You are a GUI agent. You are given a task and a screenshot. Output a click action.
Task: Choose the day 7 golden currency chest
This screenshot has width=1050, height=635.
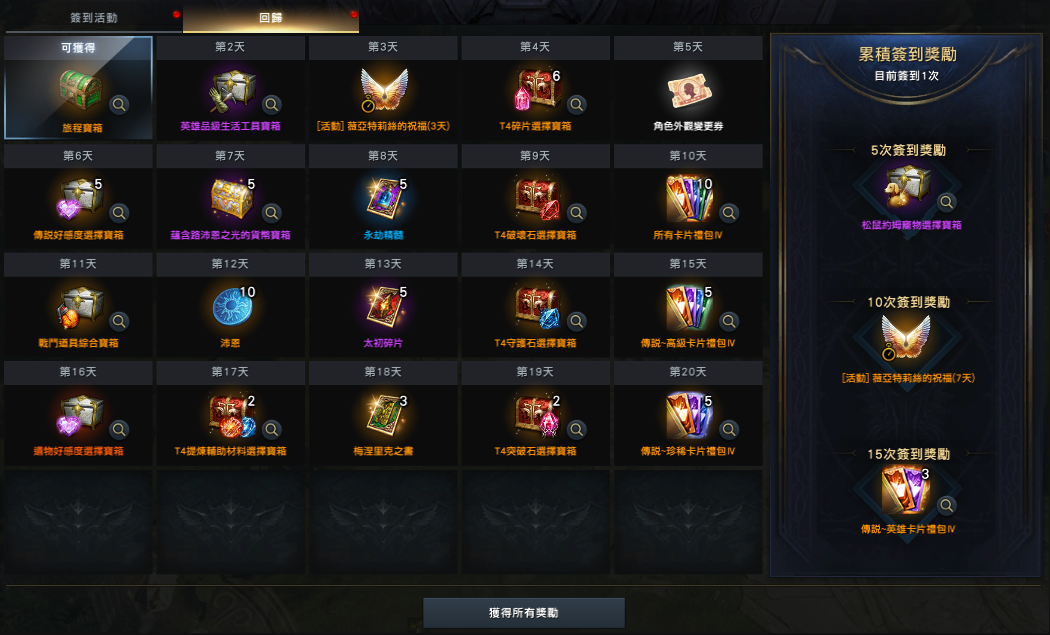[x=231, y=198]
